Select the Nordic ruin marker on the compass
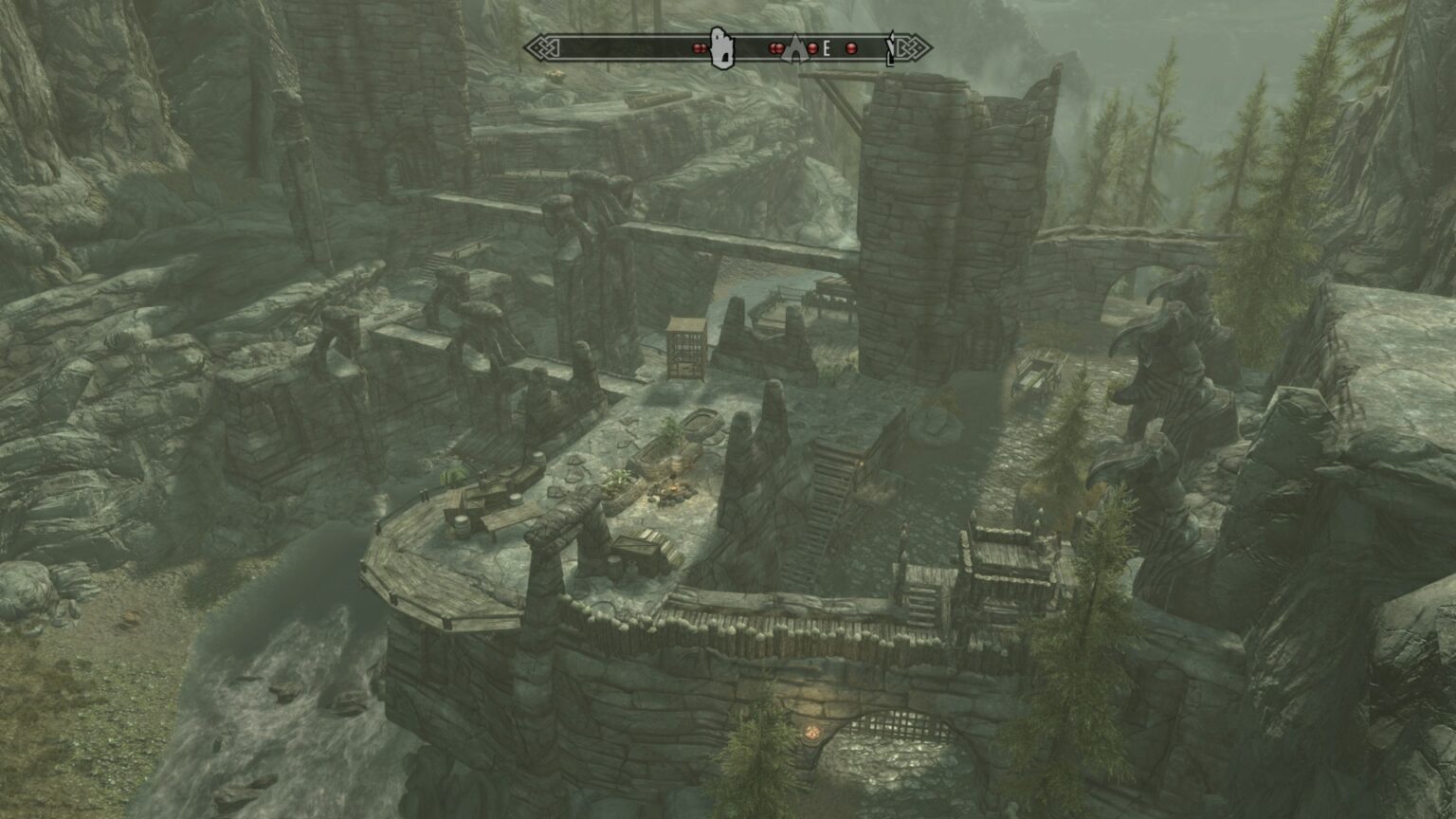This screenshot has width=1456, height=819. (x=724, y=45)
